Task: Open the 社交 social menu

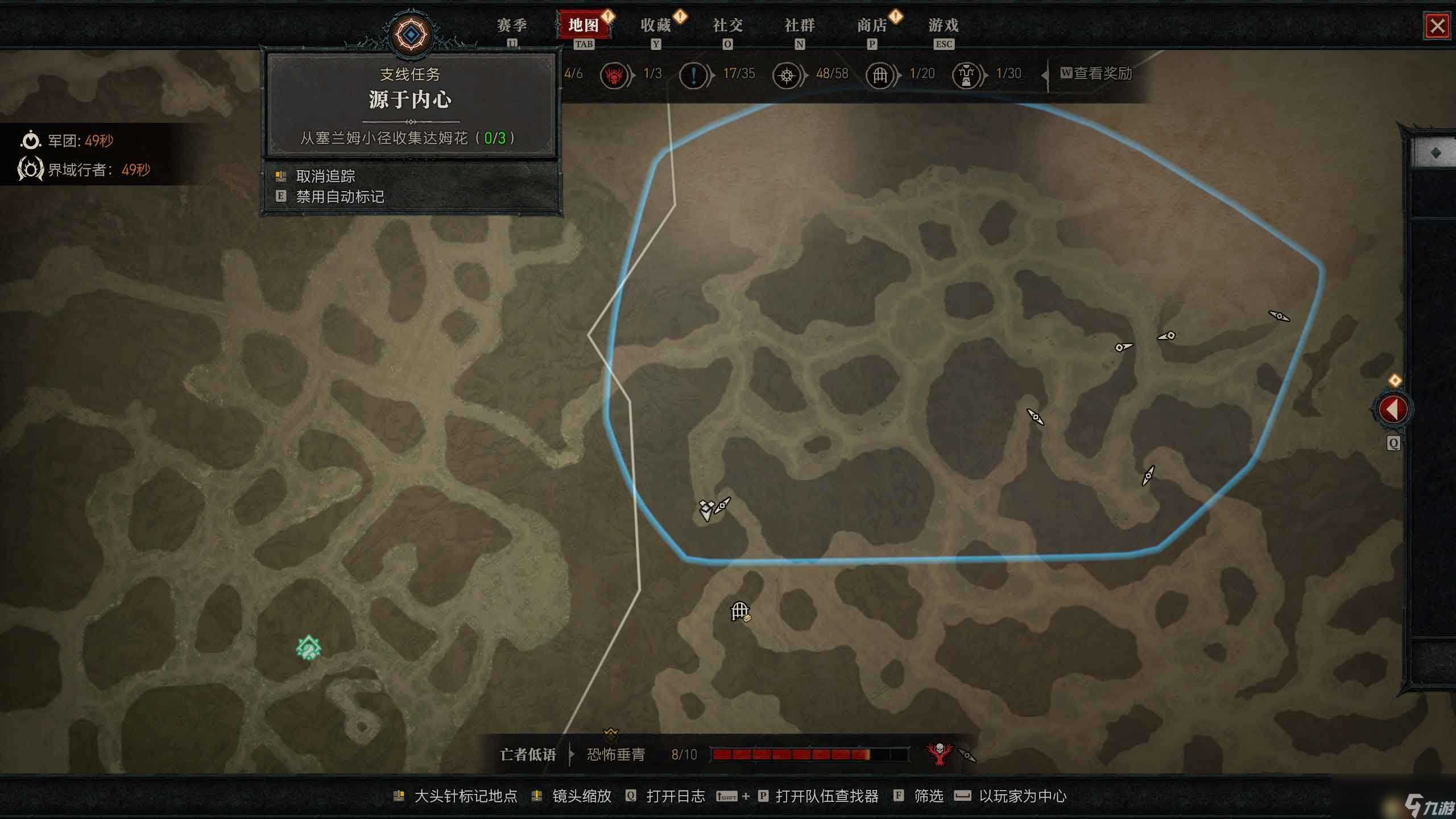Action: pyautogui.click(x=728, y=26)
